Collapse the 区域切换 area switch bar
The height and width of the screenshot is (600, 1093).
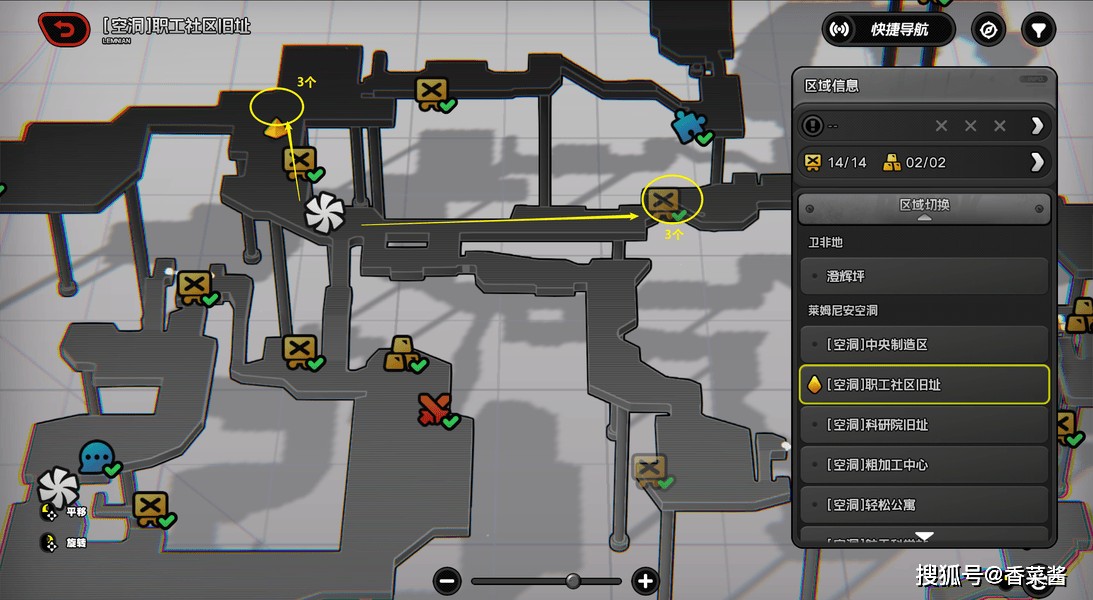click(x=924, y=208)
